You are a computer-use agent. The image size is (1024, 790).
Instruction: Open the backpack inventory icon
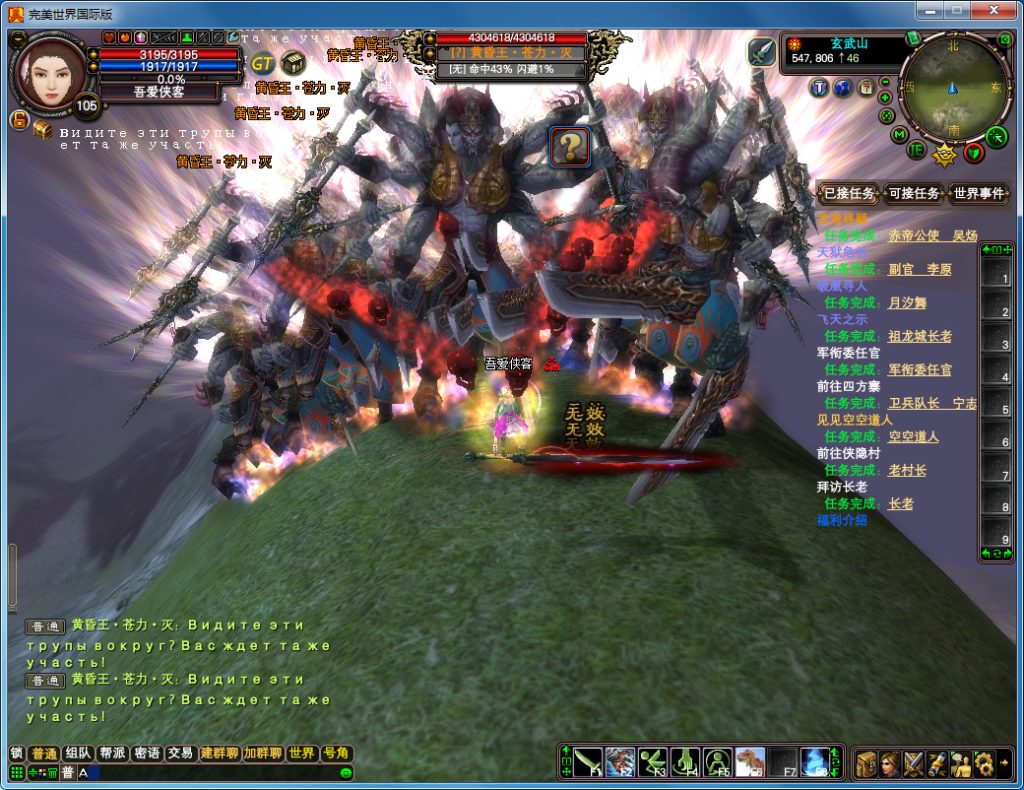866,763
